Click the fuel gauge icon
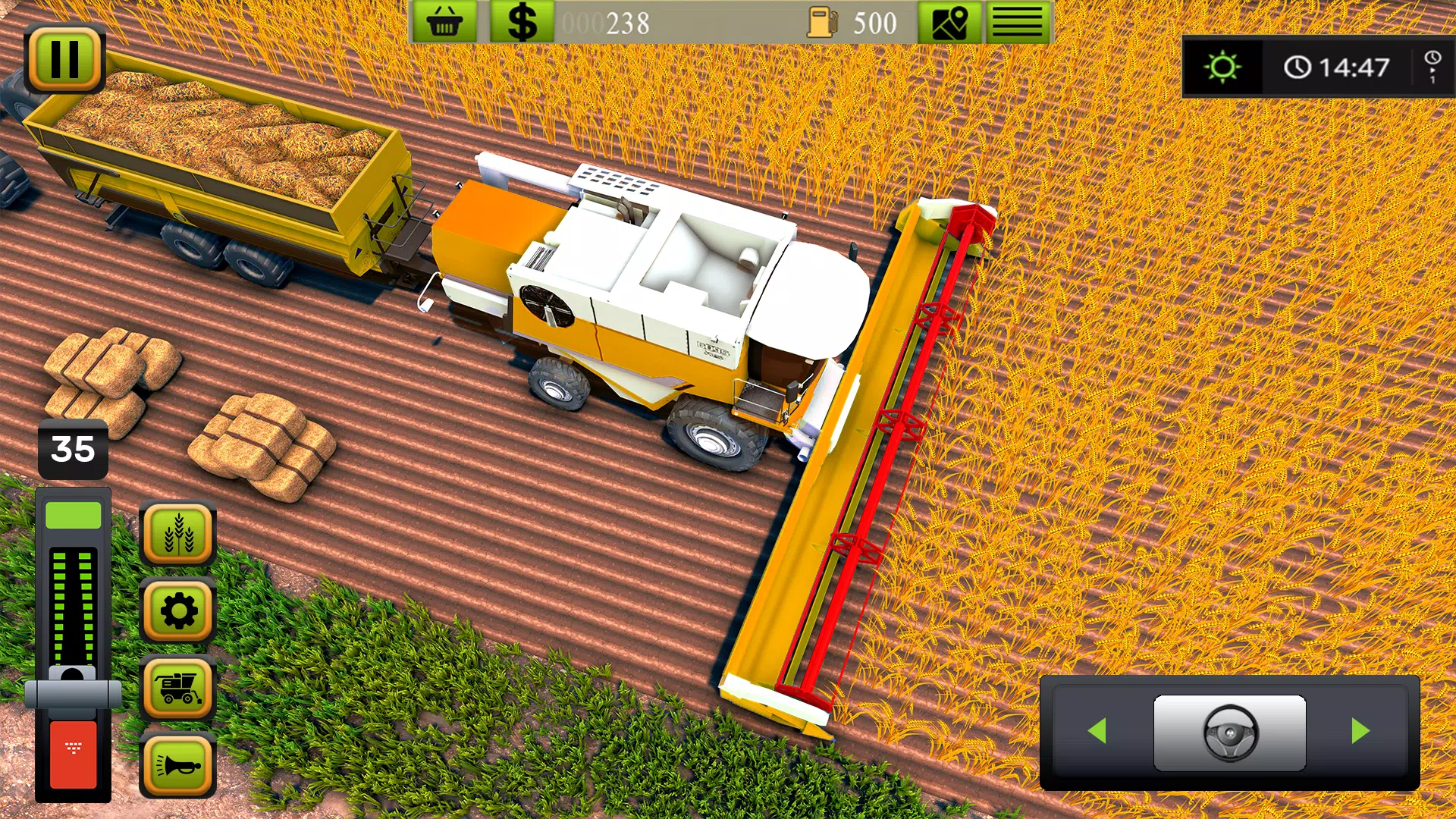The image size is (1456, 819). point(823,21)
